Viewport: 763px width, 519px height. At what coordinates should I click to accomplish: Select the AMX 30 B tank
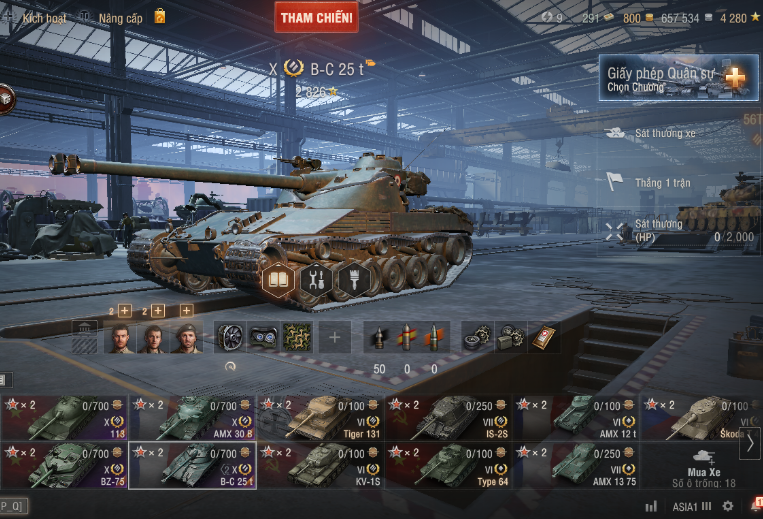tap(192, 418)
